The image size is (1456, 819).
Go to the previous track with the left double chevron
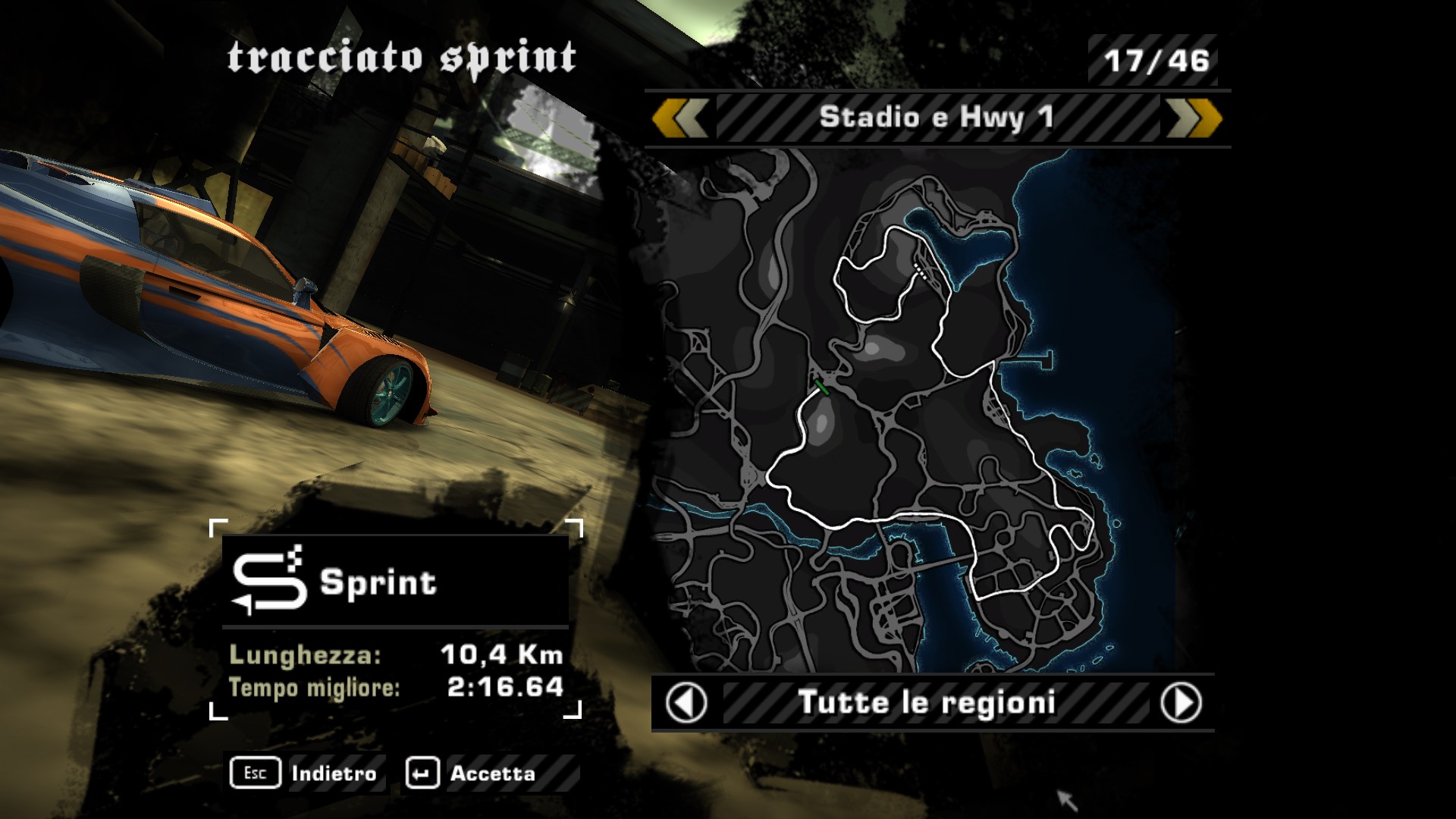point(680,118)
